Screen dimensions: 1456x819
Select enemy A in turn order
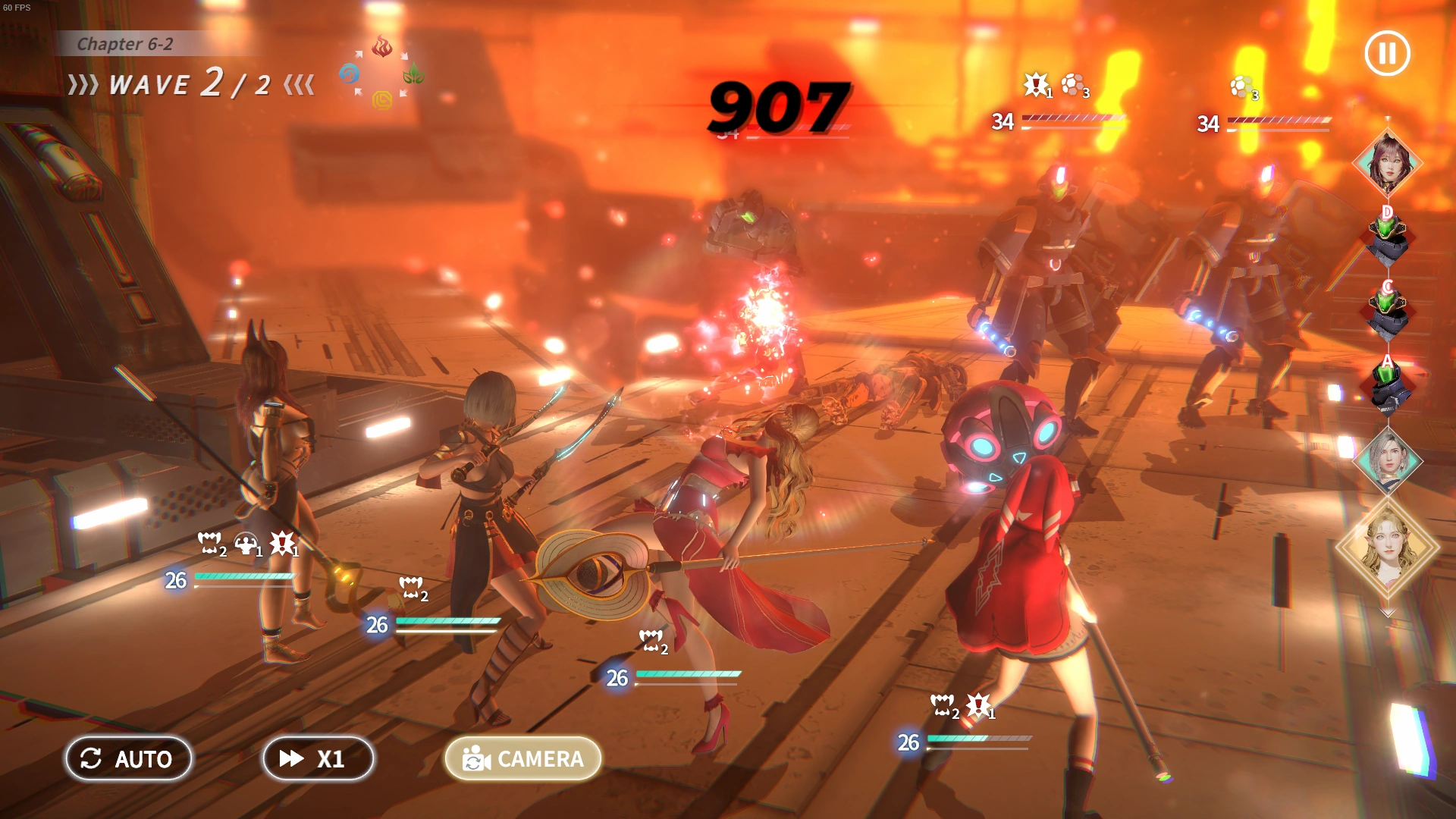[x=1388, y=384]
